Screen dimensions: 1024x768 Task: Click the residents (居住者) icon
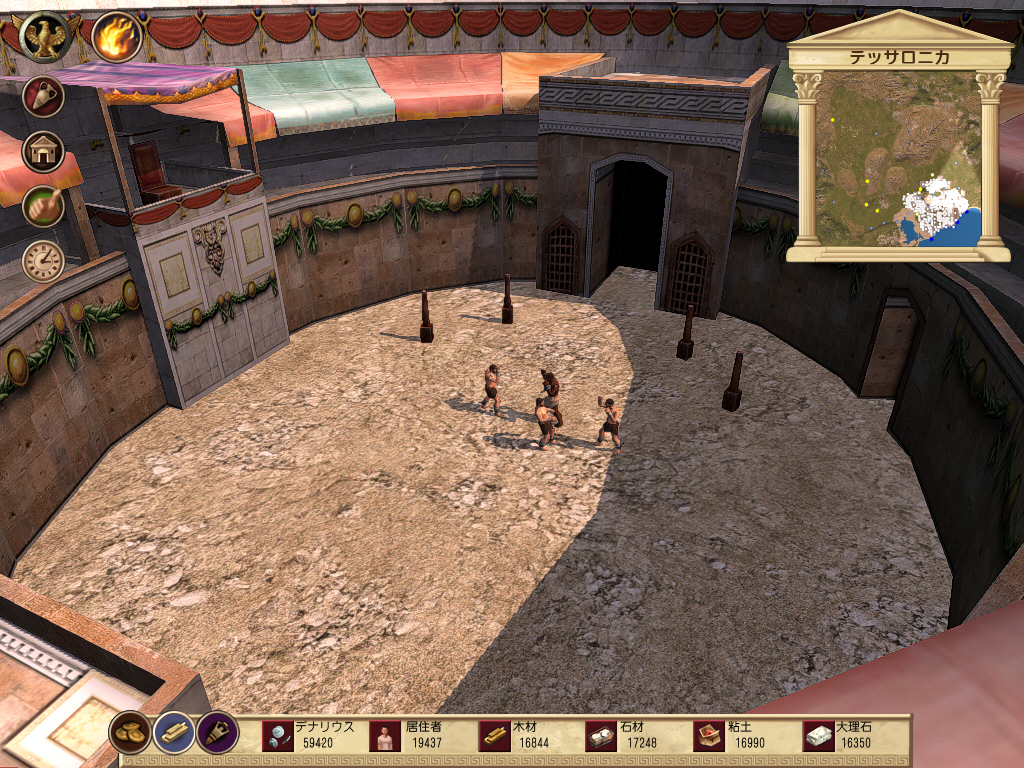coord(385,737)
